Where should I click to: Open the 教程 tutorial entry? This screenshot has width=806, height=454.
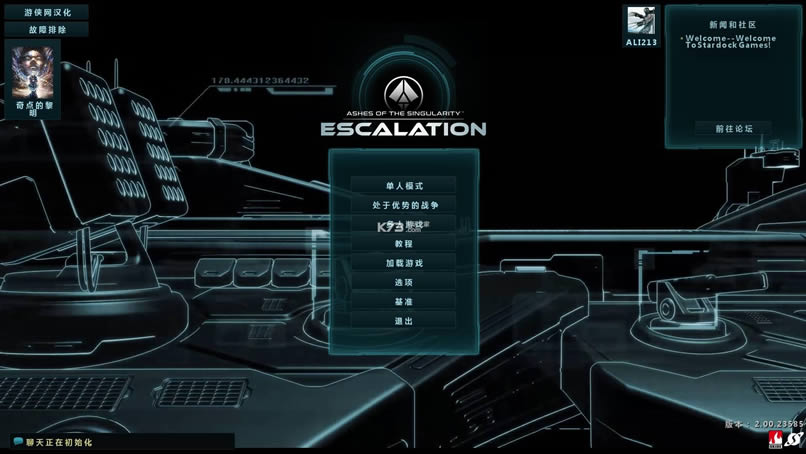coord(404,244)
